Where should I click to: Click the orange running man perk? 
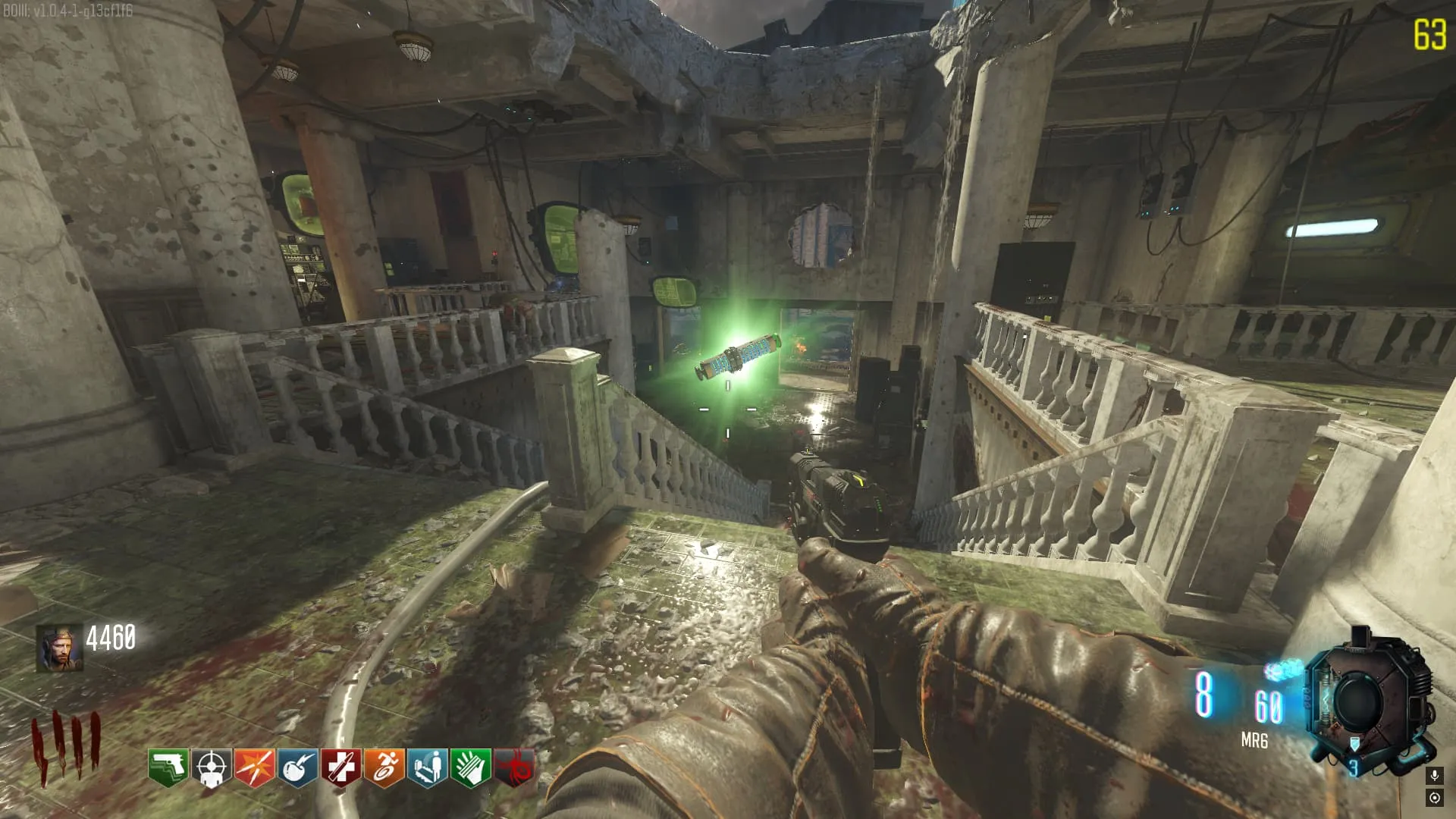tap(384, 767)
